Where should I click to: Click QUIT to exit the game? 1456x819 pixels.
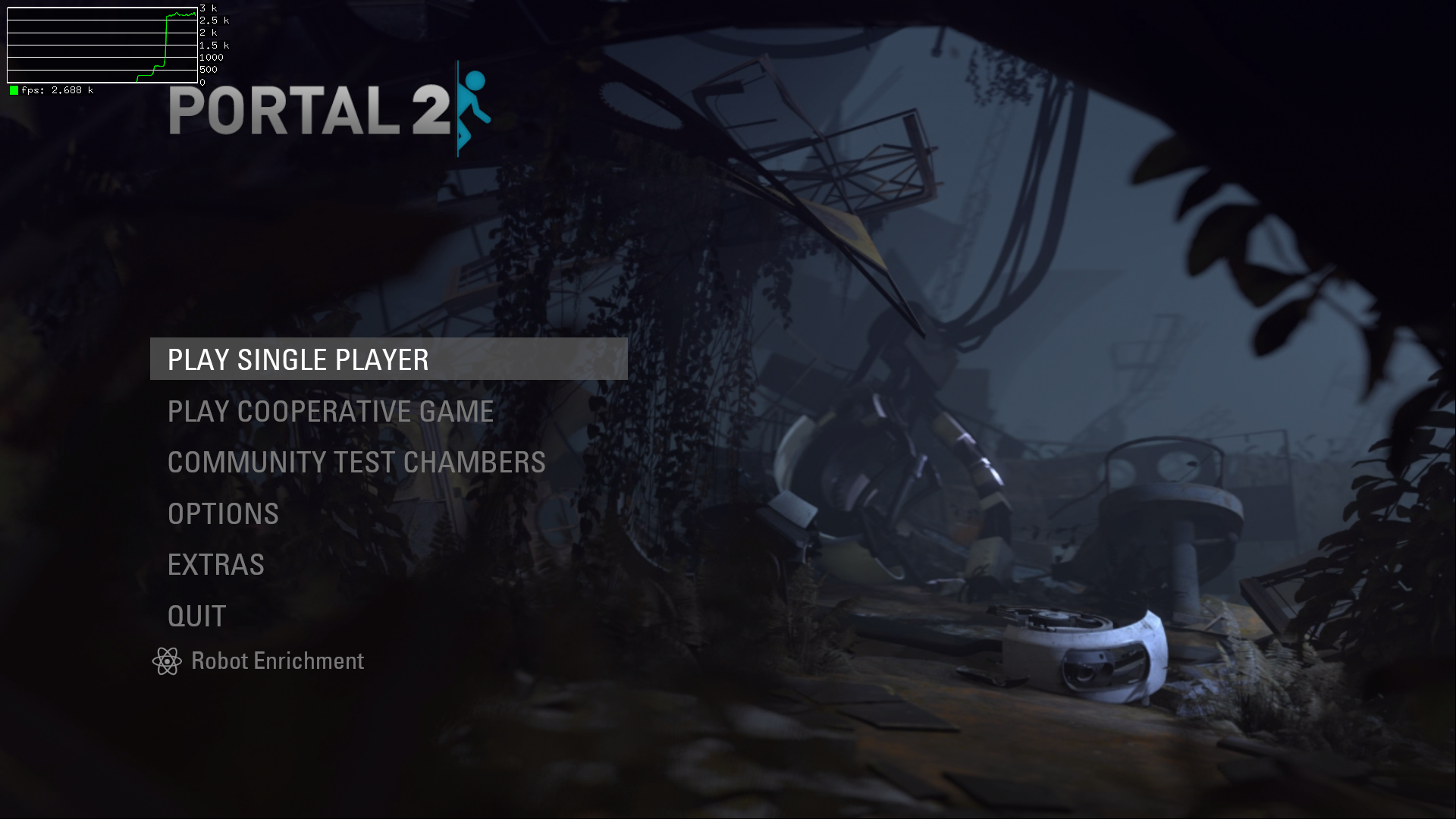[196, 615]
